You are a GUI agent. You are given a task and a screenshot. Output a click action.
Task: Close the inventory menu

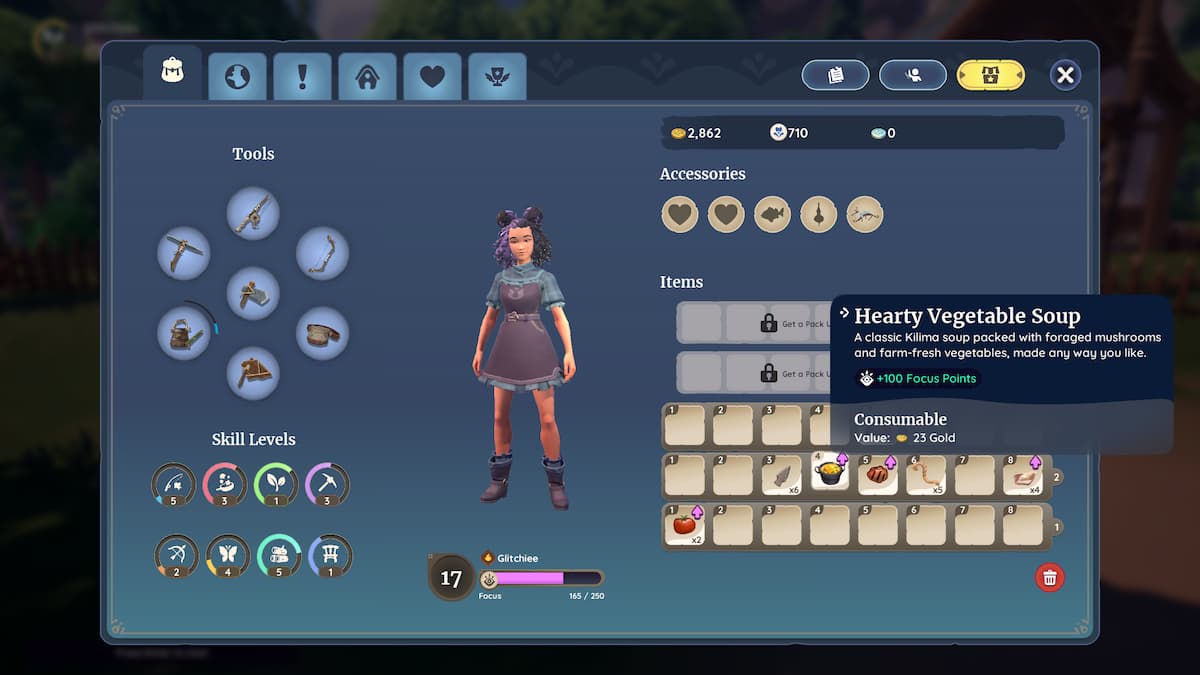pos(1065,75)
